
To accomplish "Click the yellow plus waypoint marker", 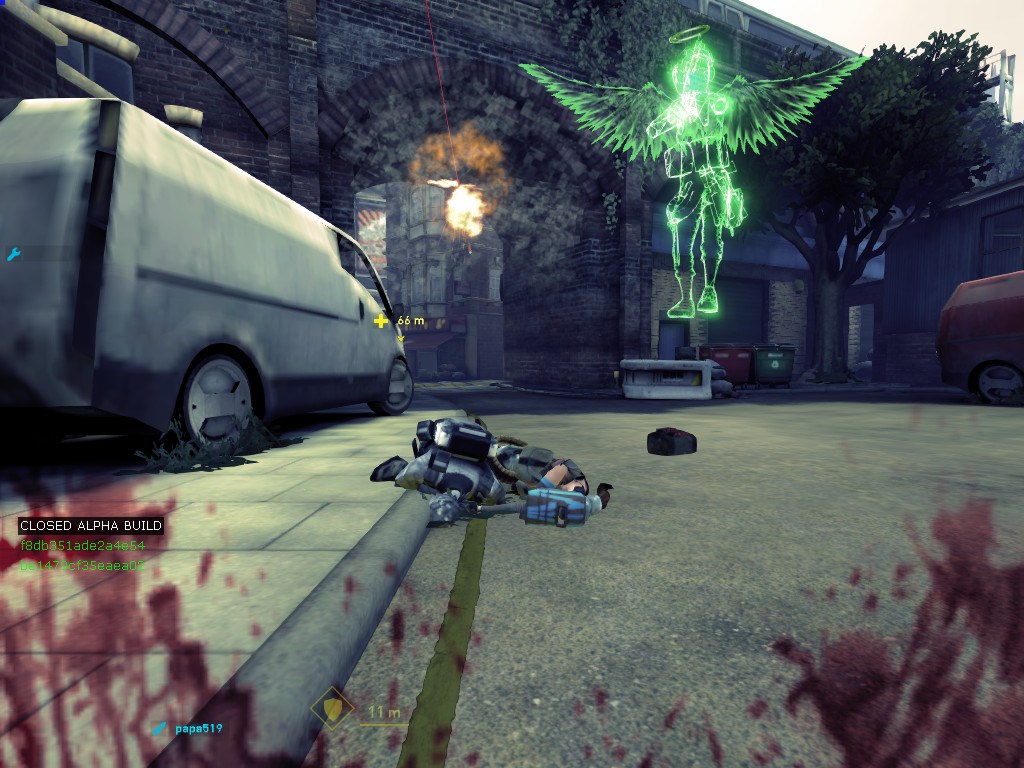I will coord(380,321).
